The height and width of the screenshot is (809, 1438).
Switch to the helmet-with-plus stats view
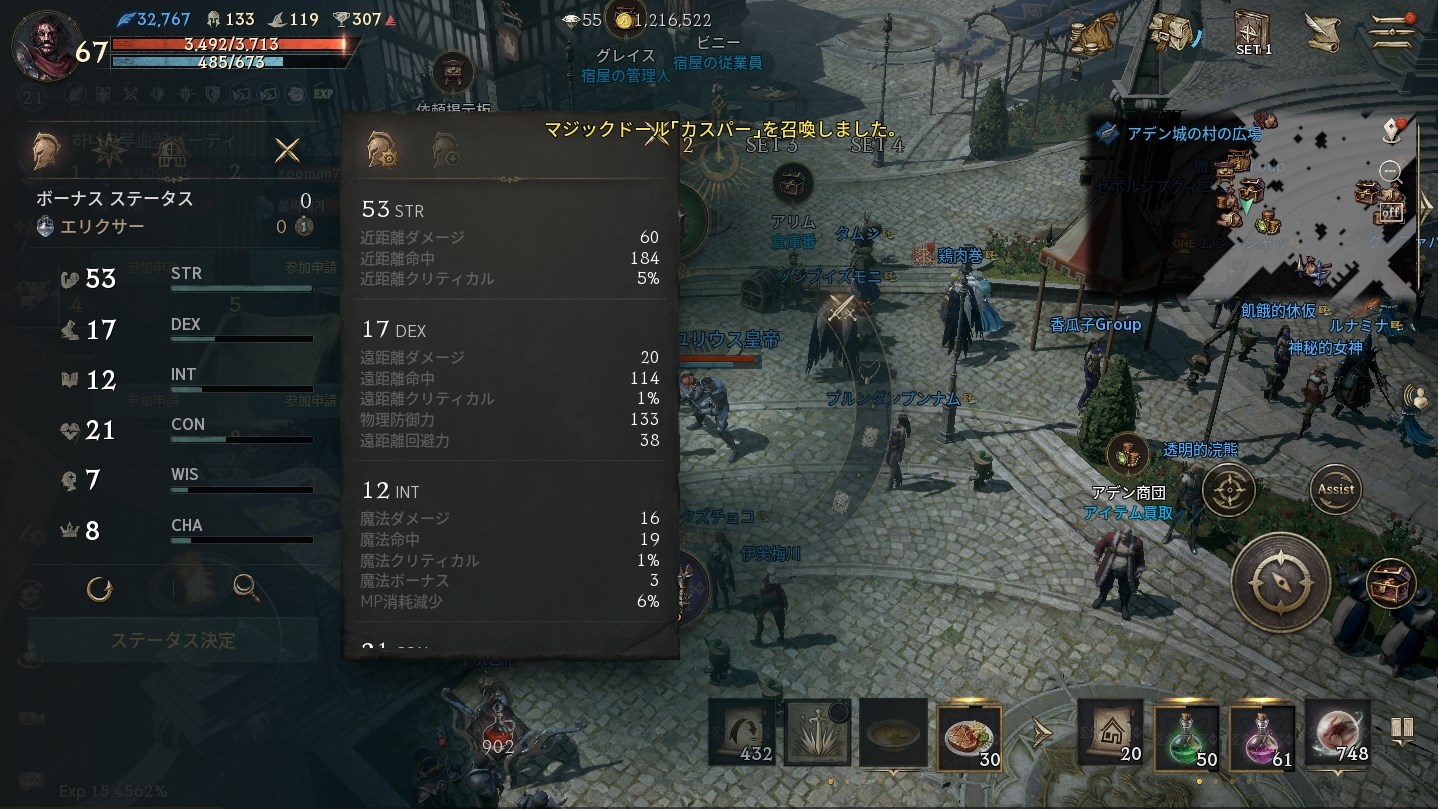[x=445, y=147]
